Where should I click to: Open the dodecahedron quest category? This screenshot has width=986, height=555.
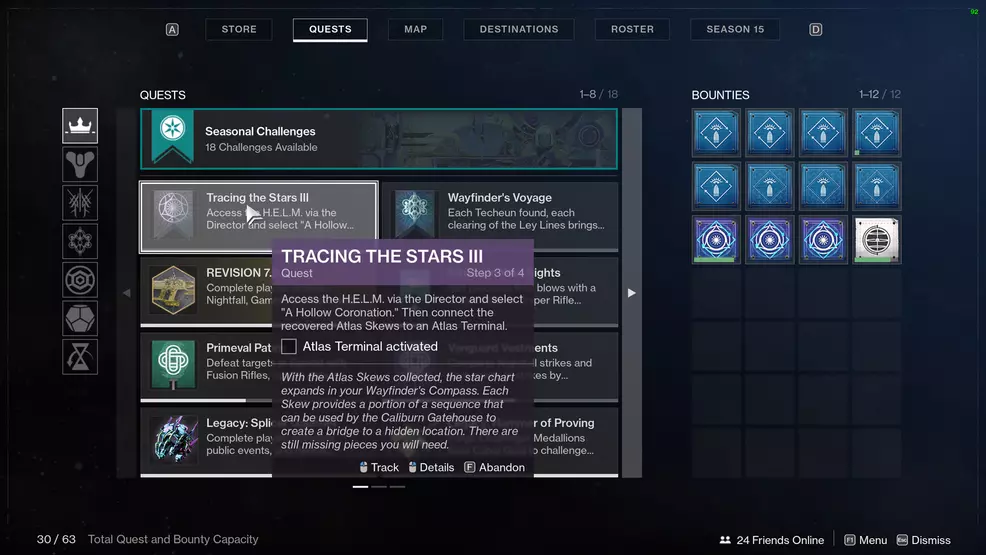click(x=80, y=319)
